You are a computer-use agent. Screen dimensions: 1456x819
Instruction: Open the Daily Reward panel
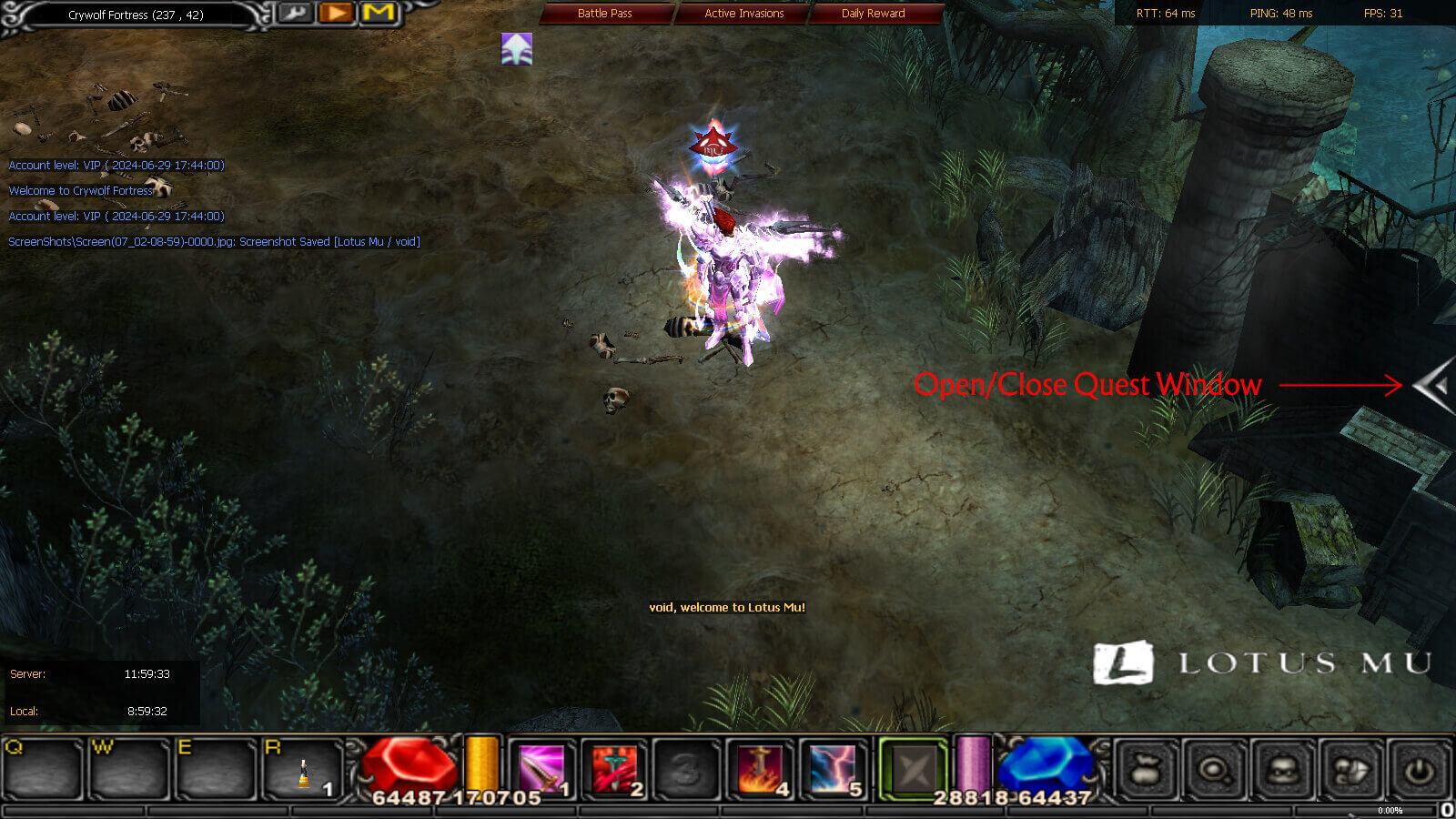(x=872, y=14)
